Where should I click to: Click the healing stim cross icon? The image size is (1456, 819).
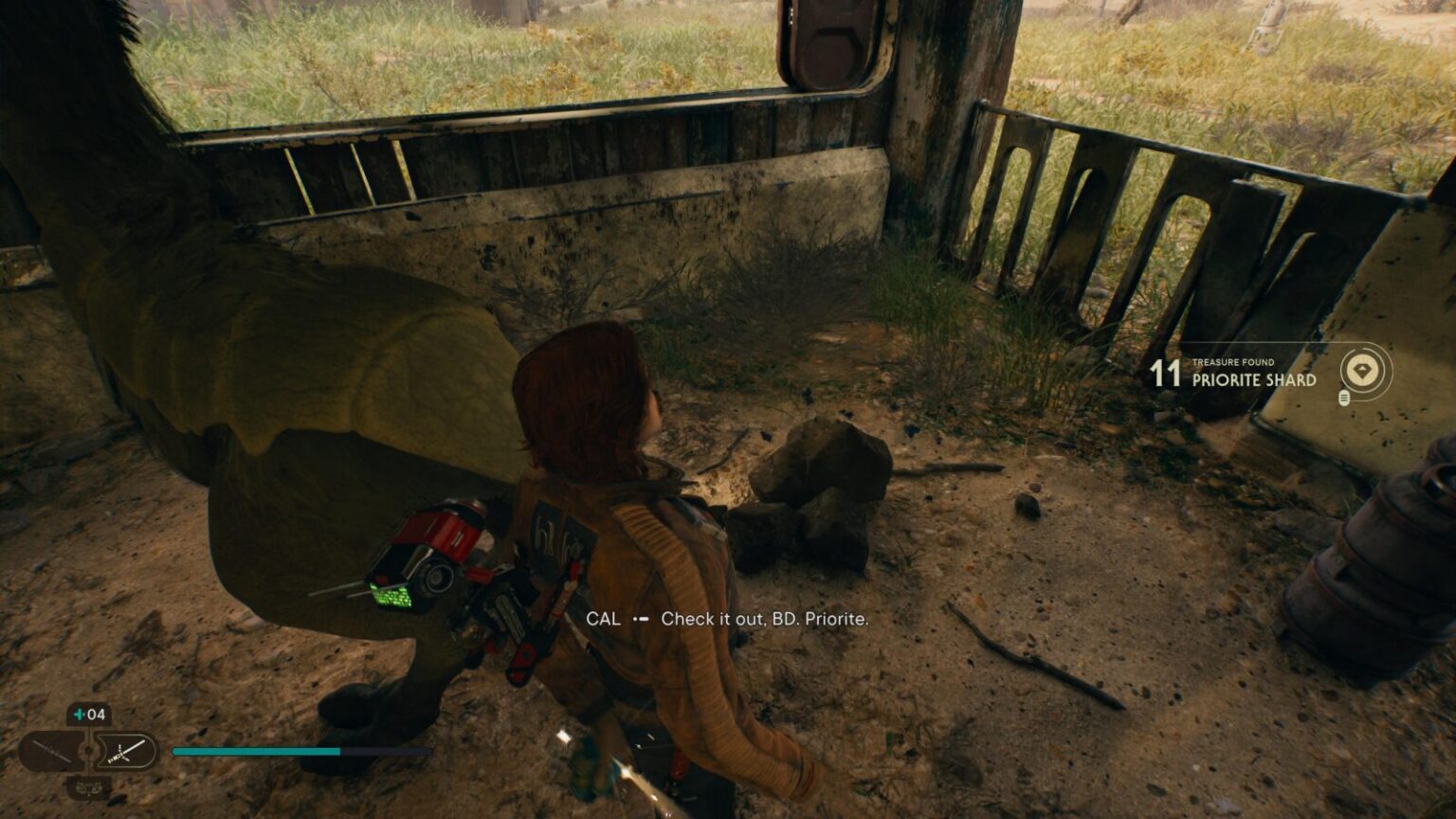tap(80, 714)
